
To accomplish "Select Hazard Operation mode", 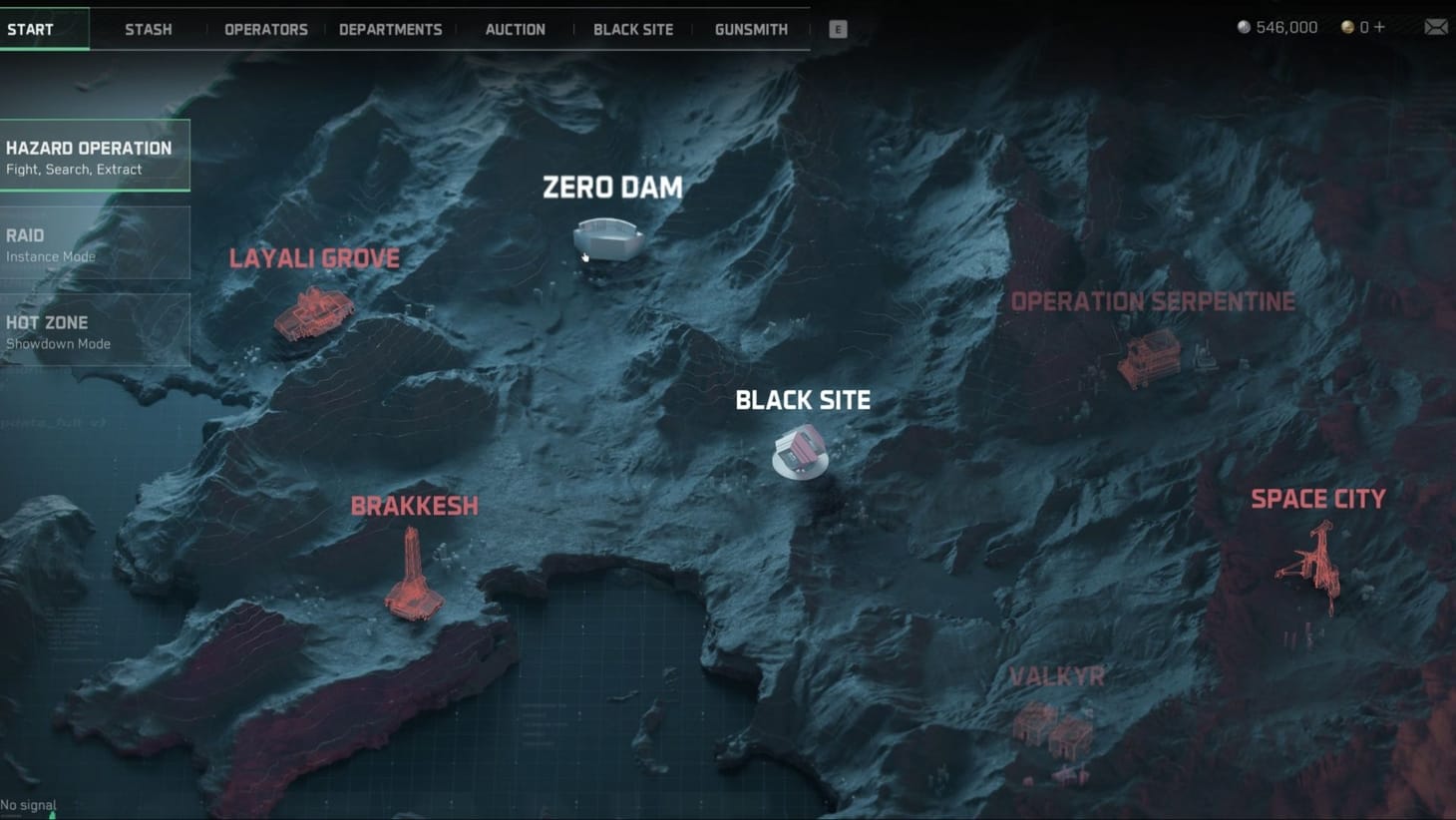I will tap(95, 157).
